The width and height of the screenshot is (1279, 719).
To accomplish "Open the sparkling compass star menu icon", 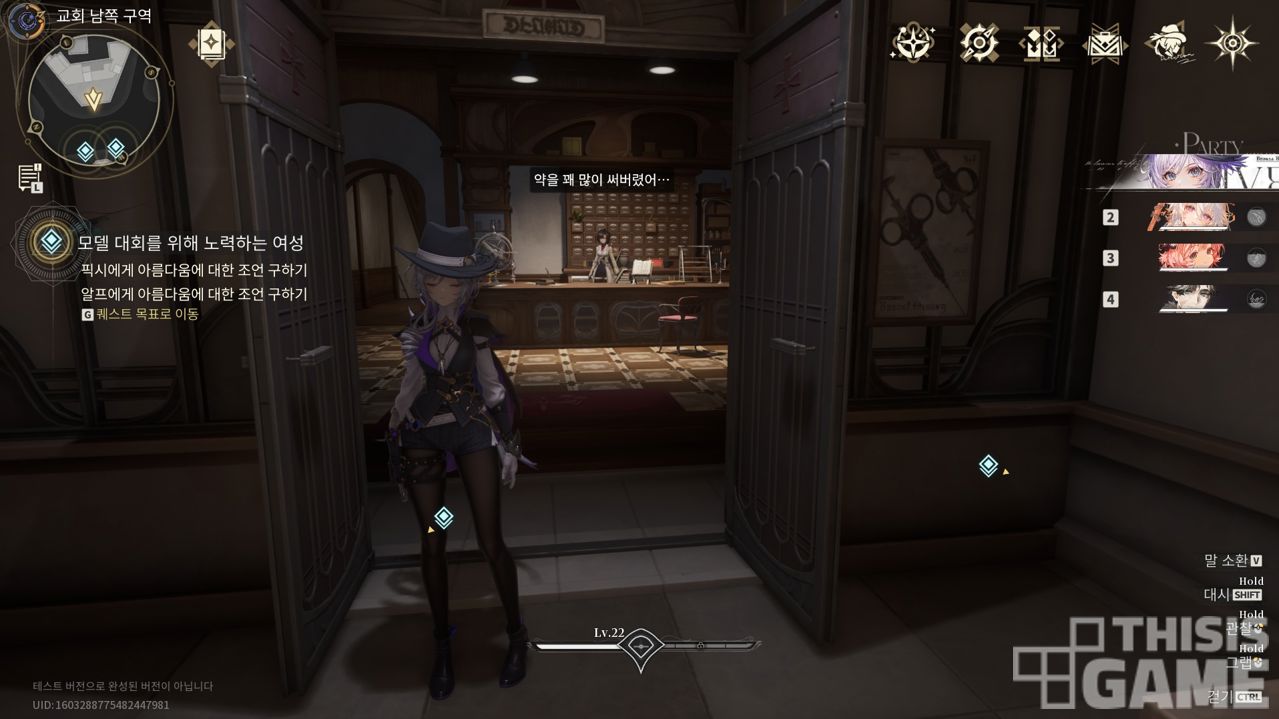I will click(913, 43).
